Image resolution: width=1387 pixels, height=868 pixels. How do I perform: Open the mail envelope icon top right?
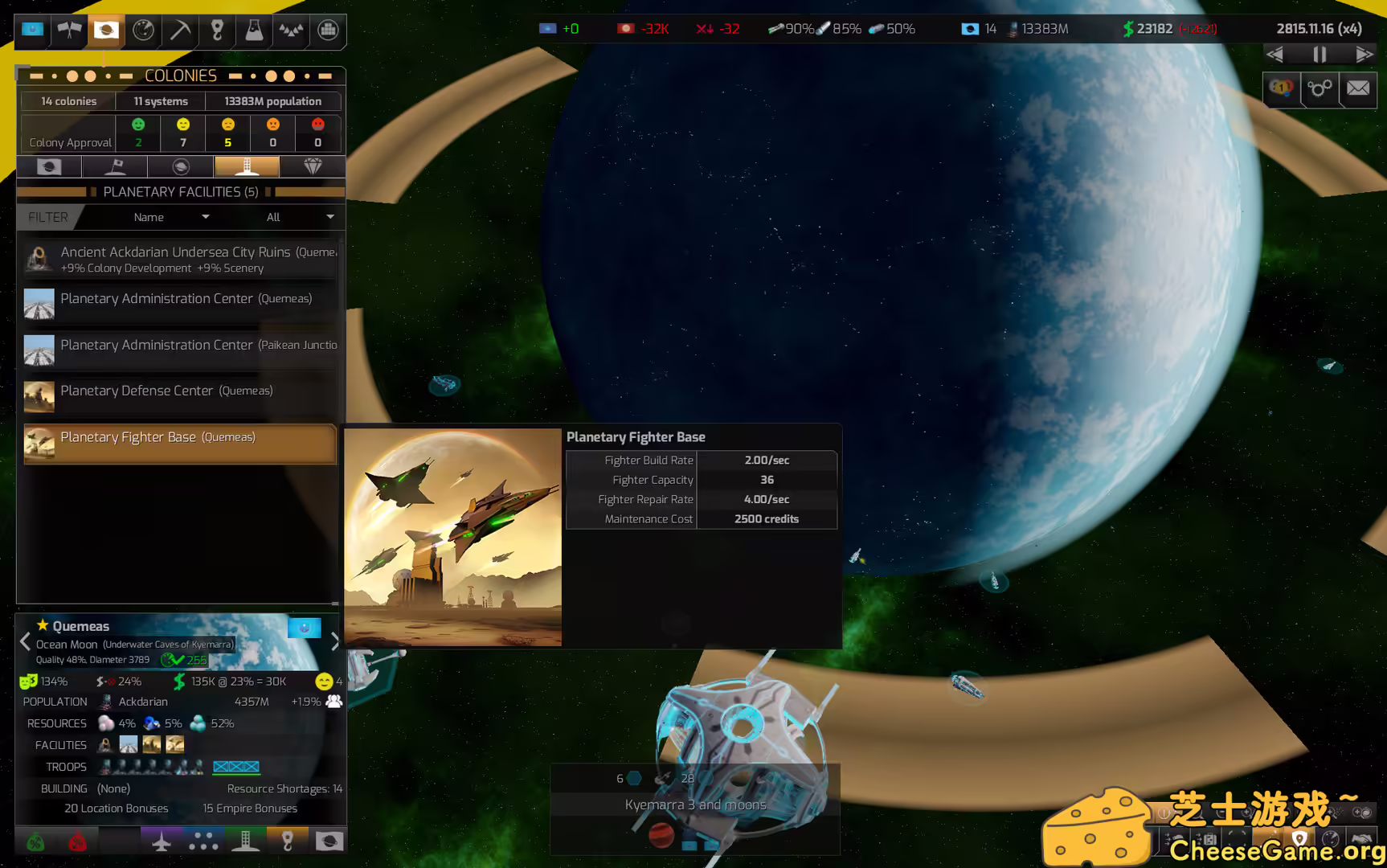coord(1358,90)
